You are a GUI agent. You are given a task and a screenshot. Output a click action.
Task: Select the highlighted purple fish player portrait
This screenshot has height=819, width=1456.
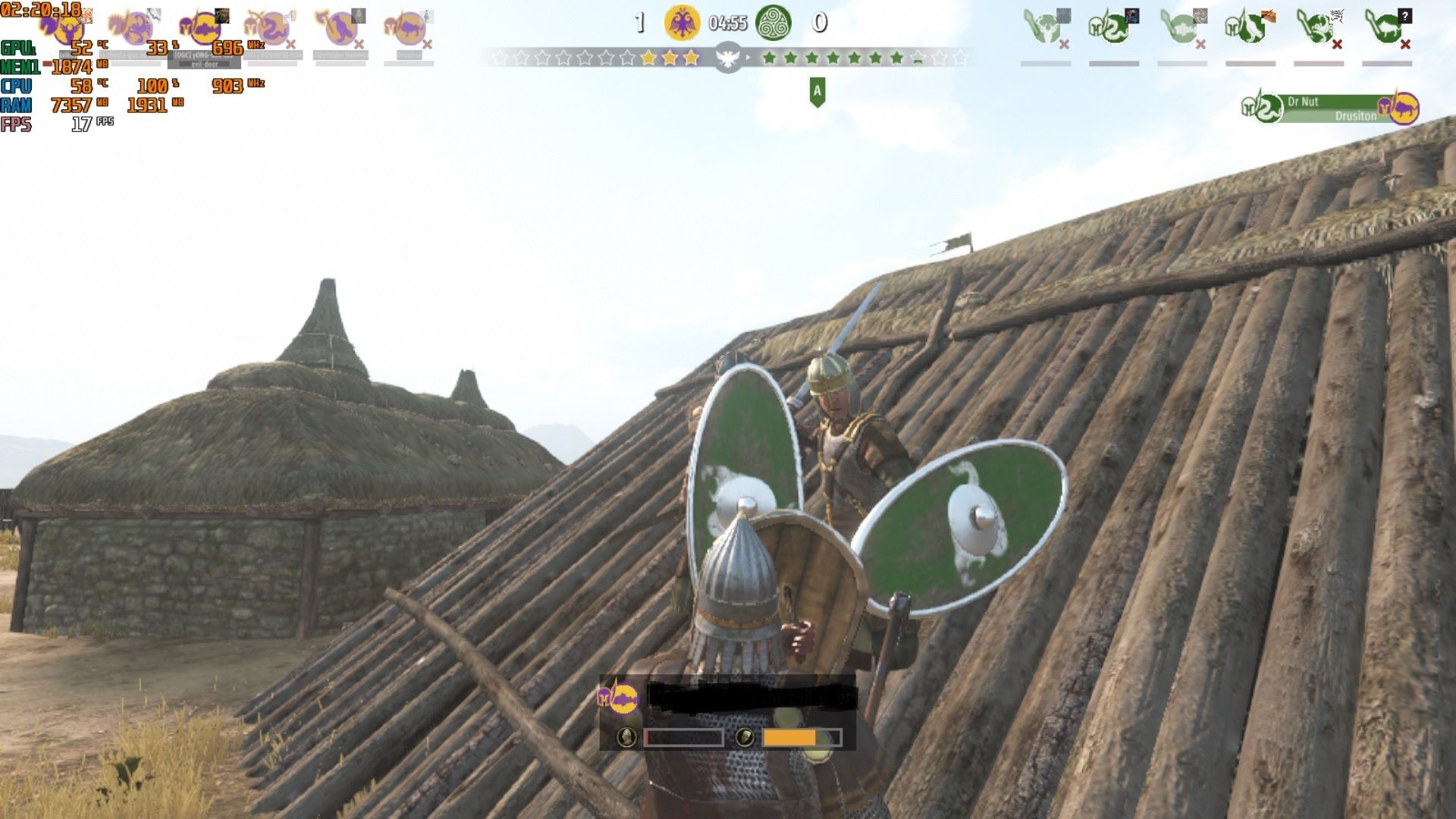point(203,29)
